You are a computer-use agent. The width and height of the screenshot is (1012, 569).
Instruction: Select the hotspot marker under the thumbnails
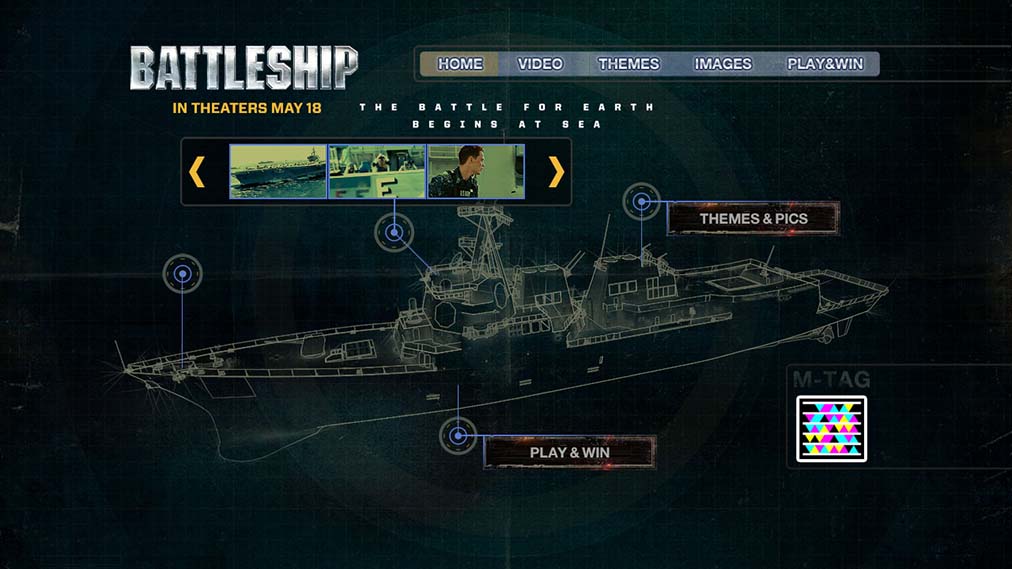click(x=394, y=233)
